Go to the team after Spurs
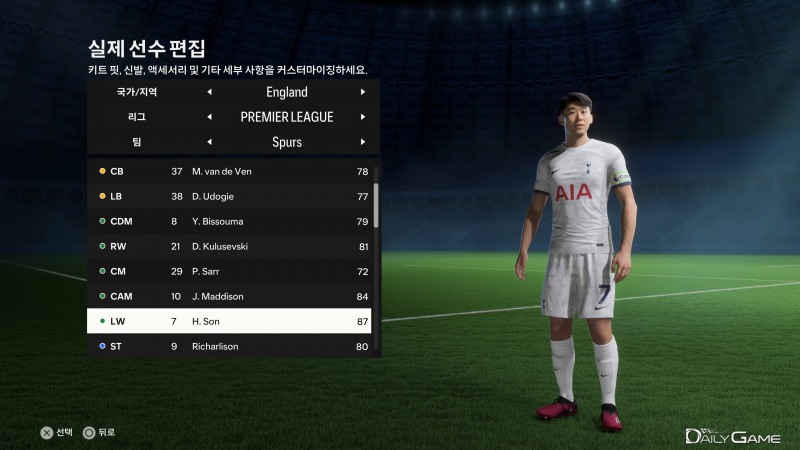800x450 pixels. [x=363, y=142]
